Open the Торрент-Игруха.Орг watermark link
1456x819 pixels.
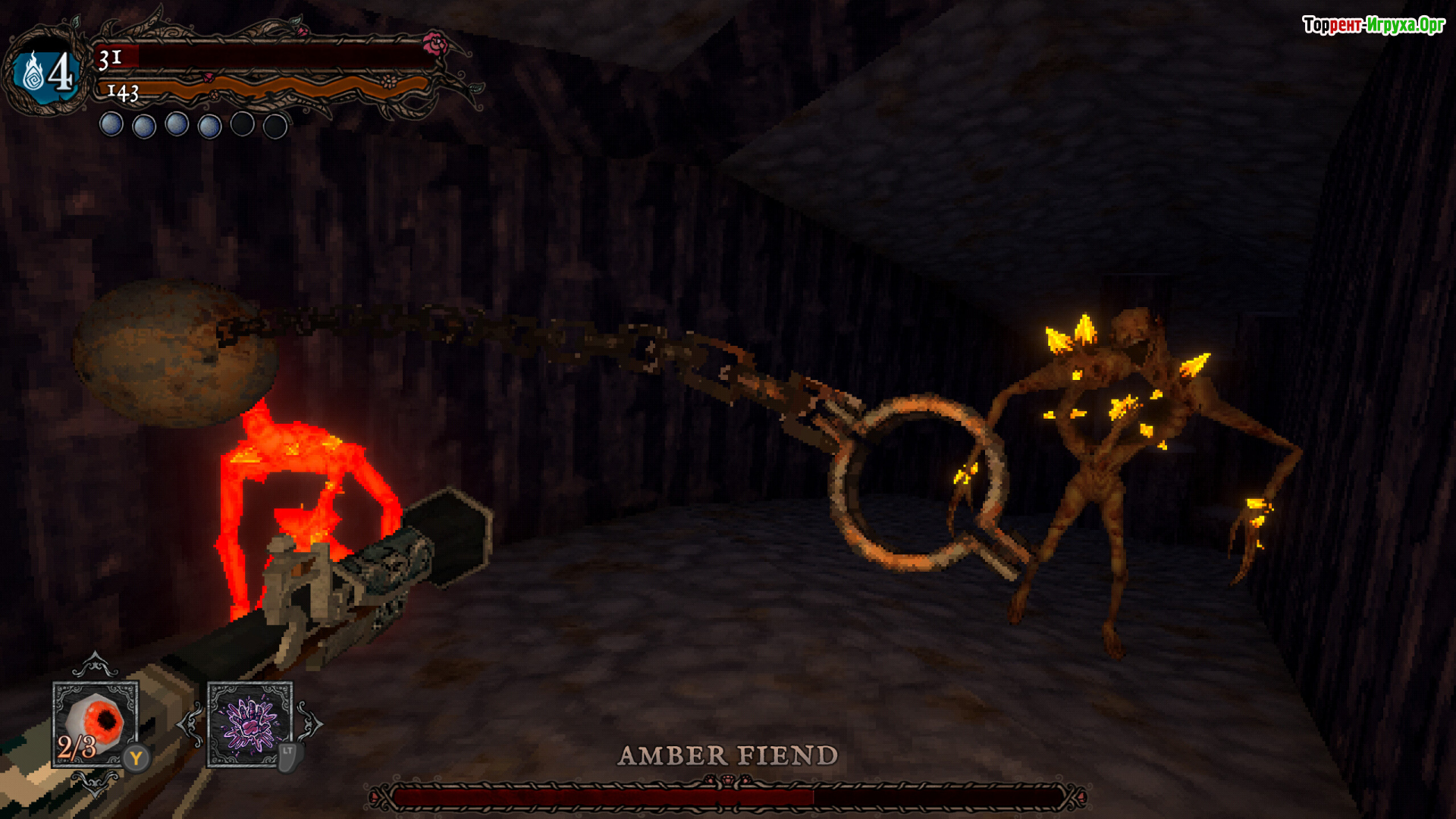coord(1373,25)
